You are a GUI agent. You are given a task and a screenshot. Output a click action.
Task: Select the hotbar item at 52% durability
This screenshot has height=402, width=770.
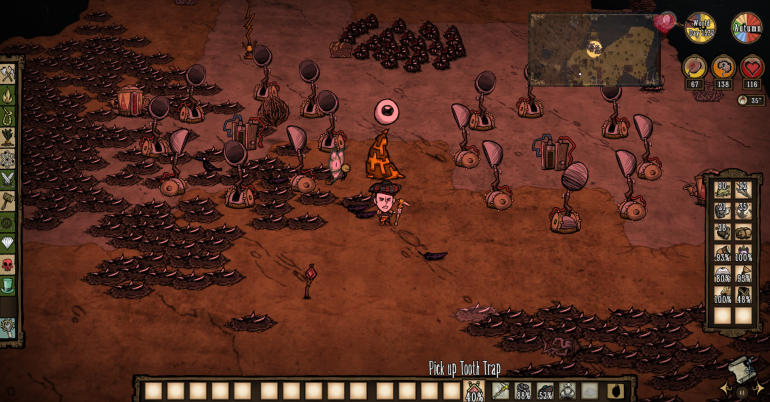[545, 390]
